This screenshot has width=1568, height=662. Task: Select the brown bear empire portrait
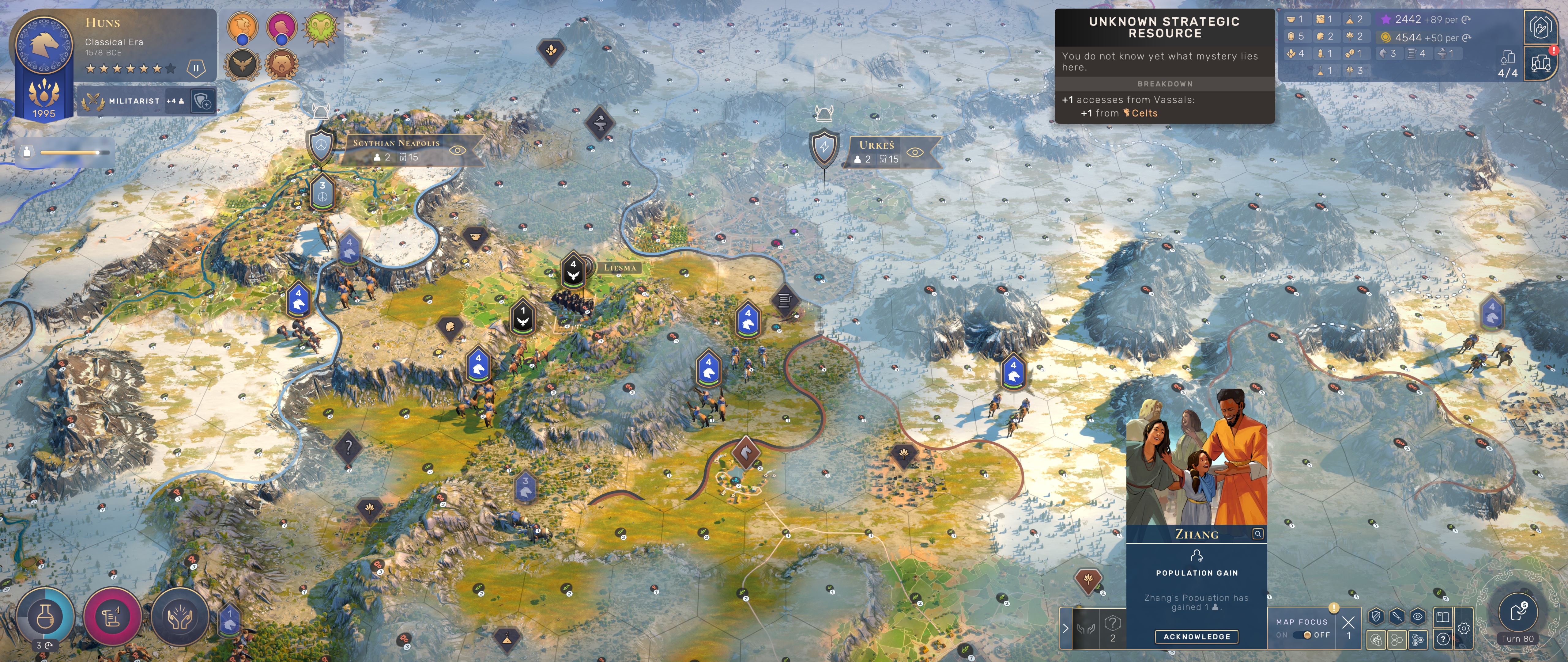tap(281, 63)
